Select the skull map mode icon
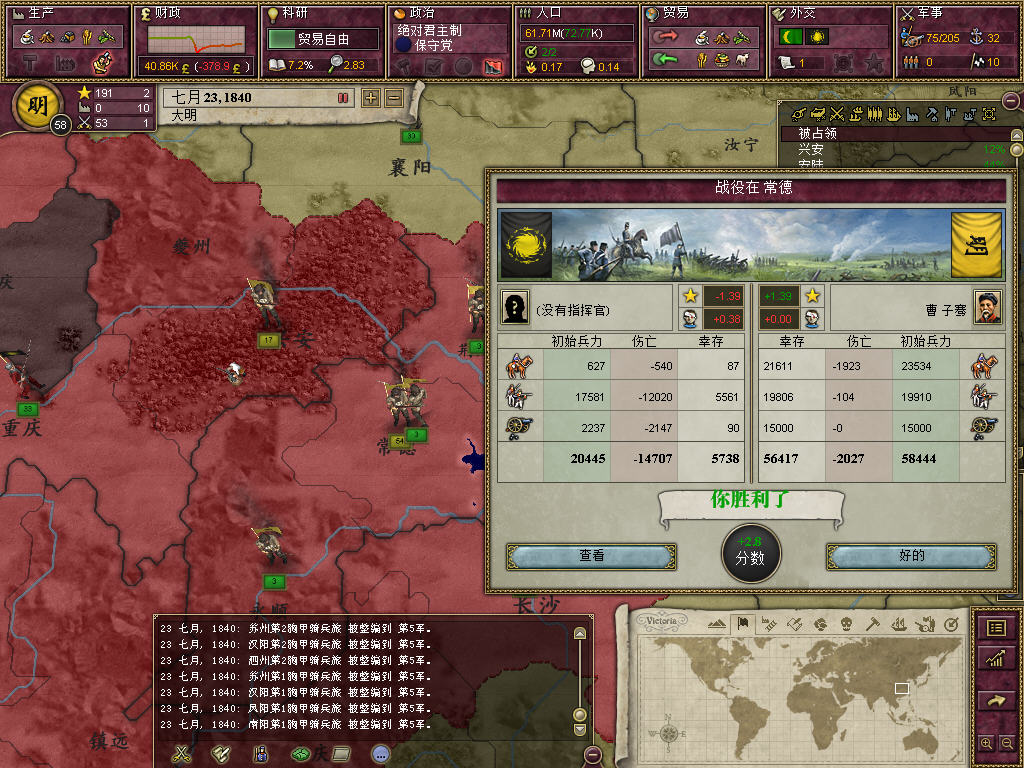This screenshot has height=768, width=1024. pyautogui.click(x=846, y=624)
